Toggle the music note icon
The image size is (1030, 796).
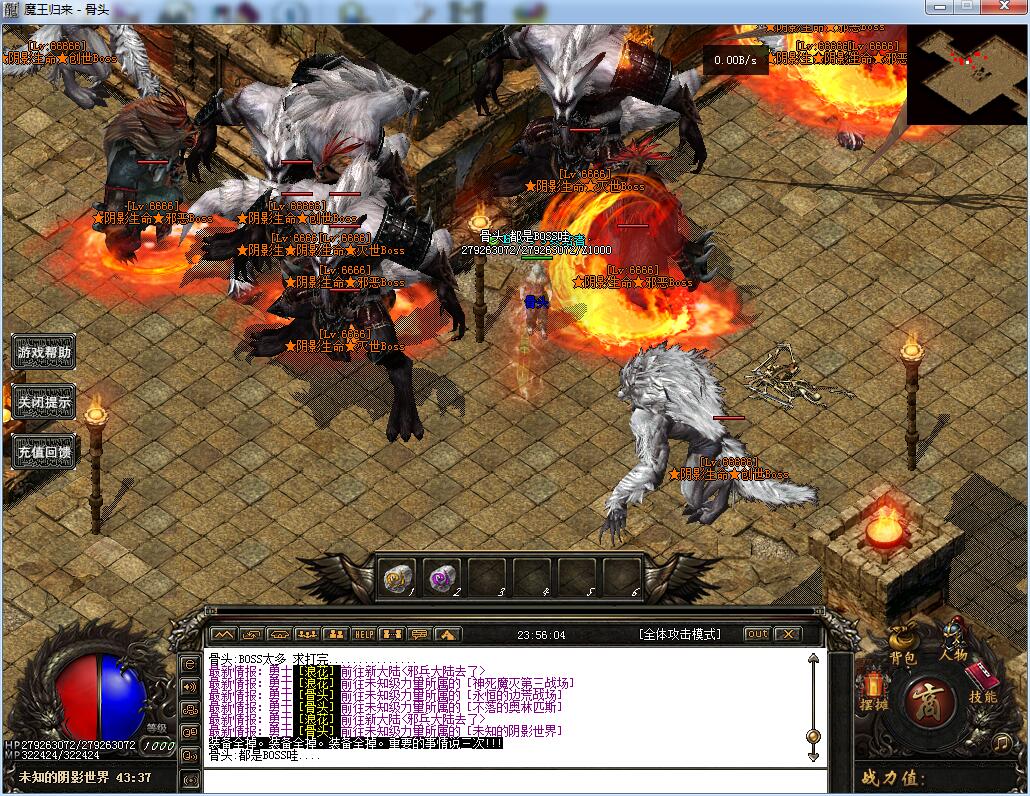(x=1001, y=742)
